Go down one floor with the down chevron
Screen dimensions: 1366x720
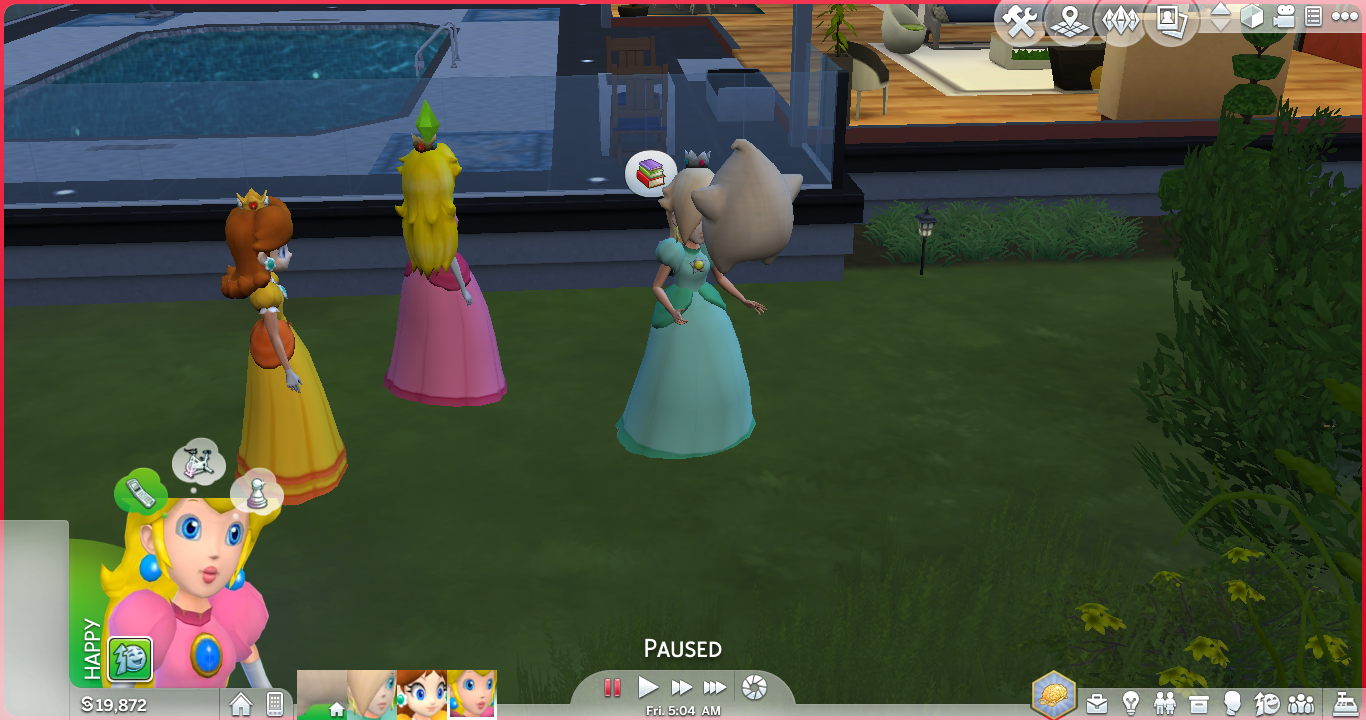(1221, 27)
